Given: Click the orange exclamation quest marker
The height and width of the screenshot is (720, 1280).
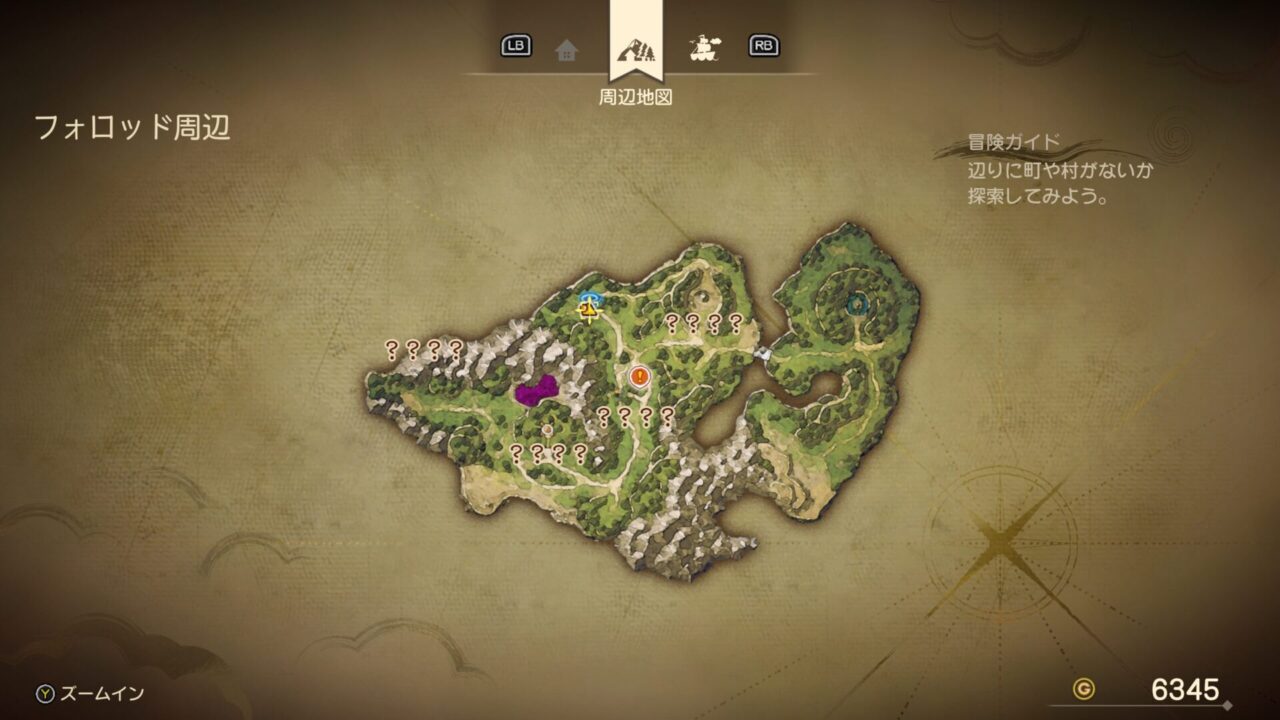Looking at the screenshot, I should click(x=641, y=377).
